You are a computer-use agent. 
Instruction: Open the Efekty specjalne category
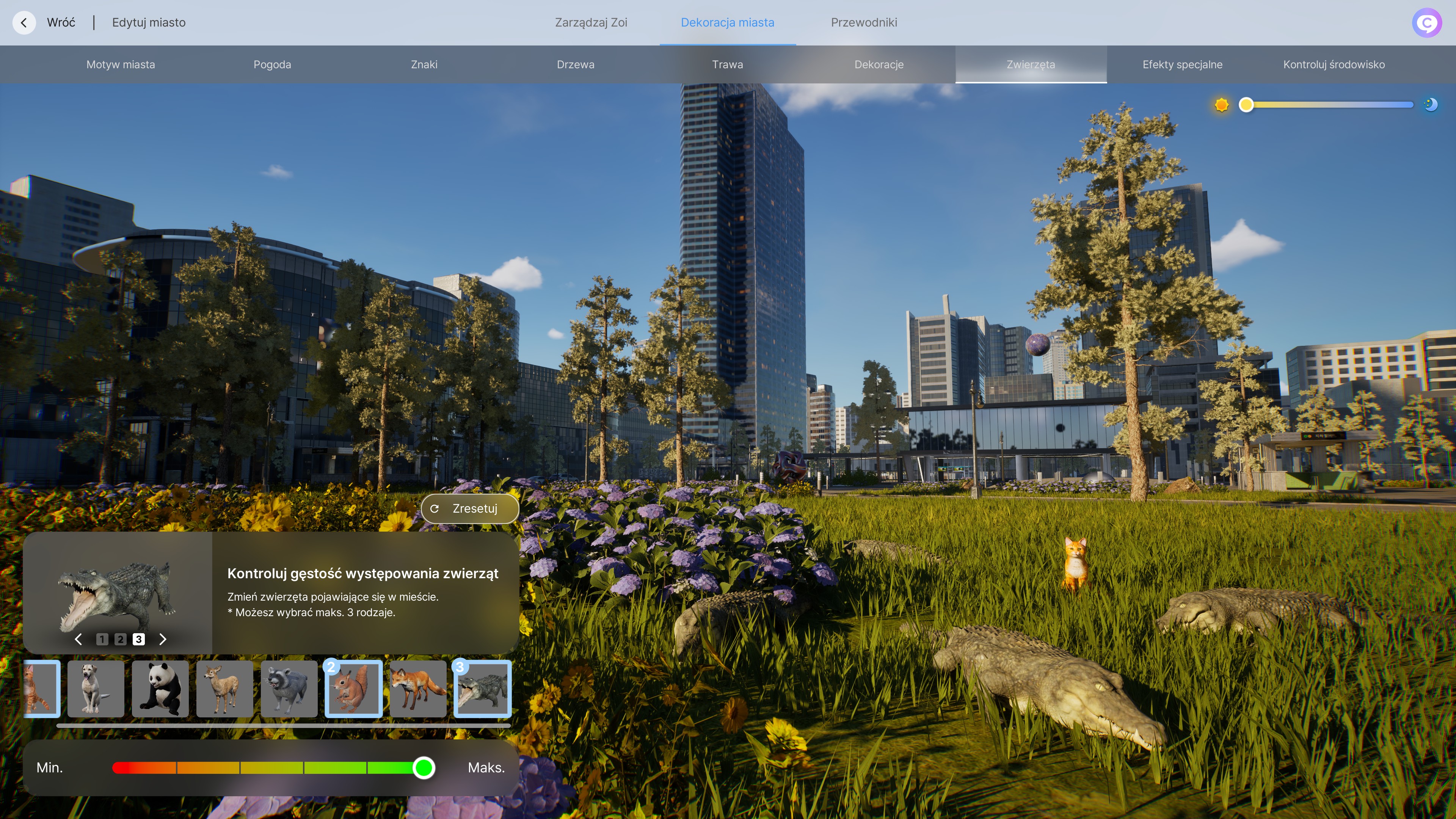coord(1182,64)
